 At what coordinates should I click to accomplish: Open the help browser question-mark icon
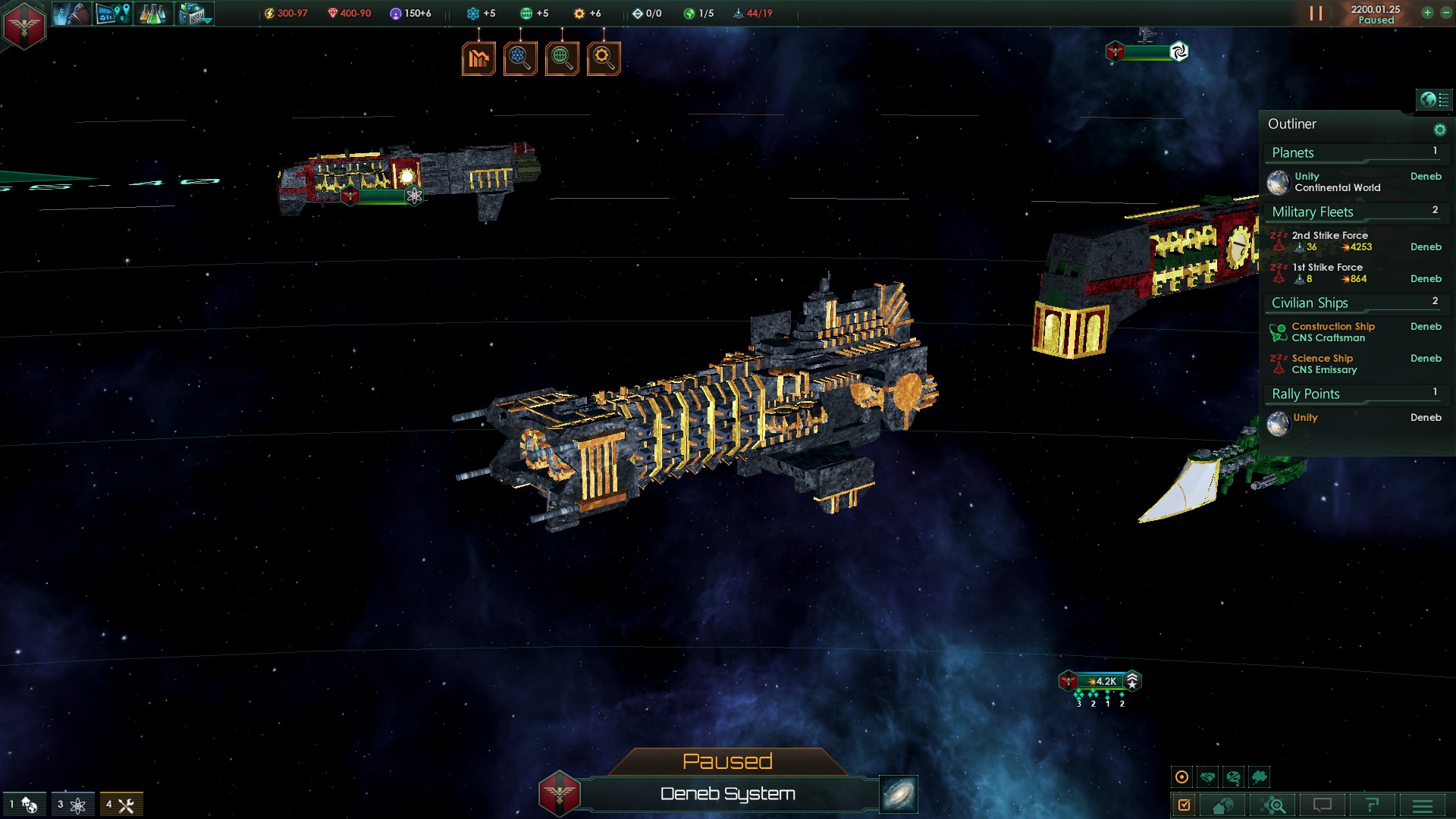tap(1375, 804)
